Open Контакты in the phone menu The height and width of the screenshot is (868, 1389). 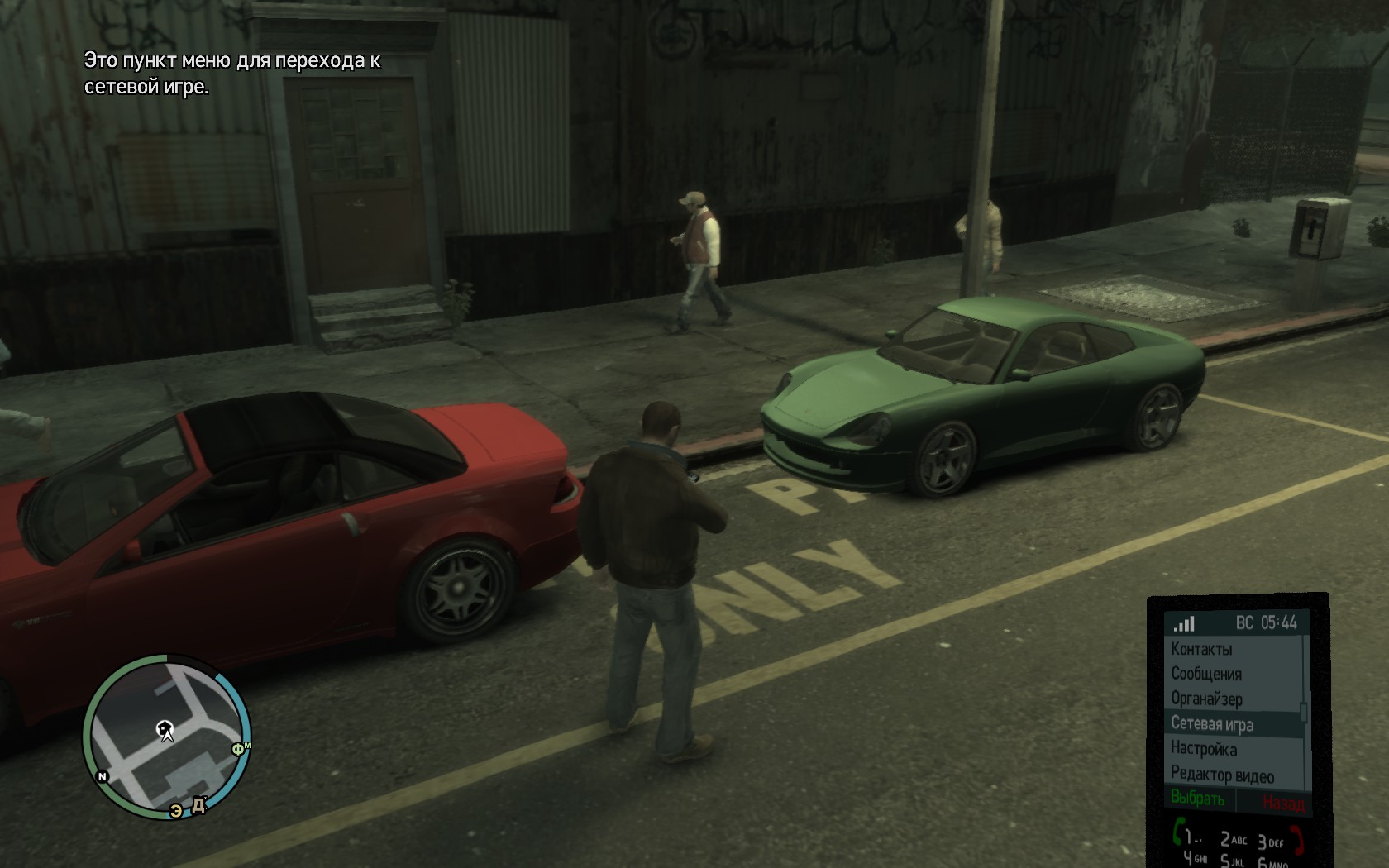[1201, 650]
